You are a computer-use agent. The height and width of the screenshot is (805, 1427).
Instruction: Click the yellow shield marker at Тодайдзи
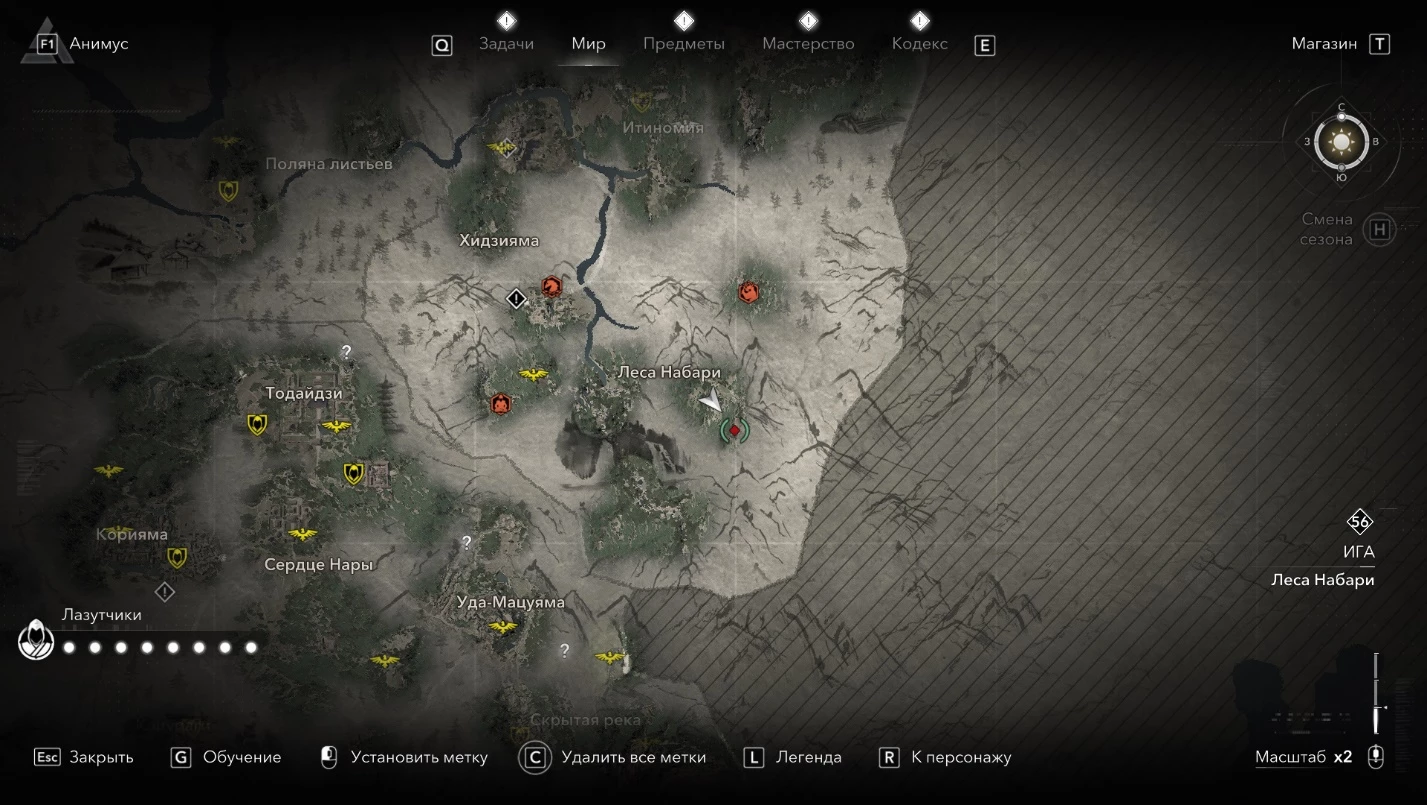[257, 425]
